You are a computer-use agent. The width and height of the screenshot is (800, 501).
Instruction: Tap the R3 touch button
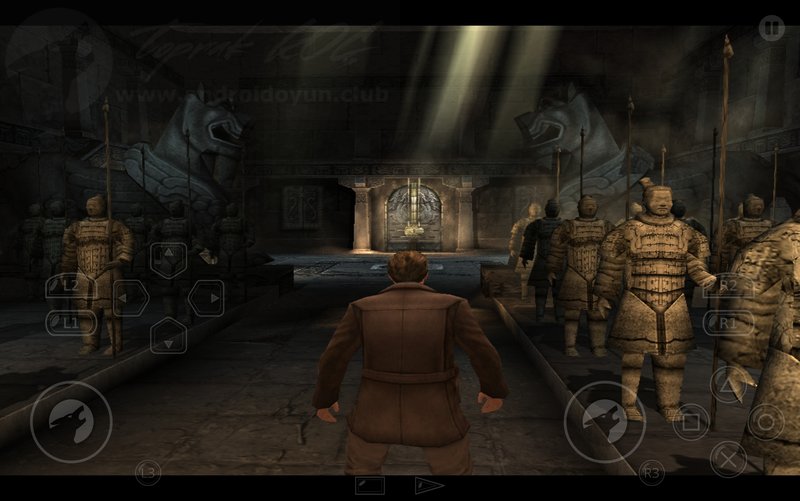[x=652, y=469]
